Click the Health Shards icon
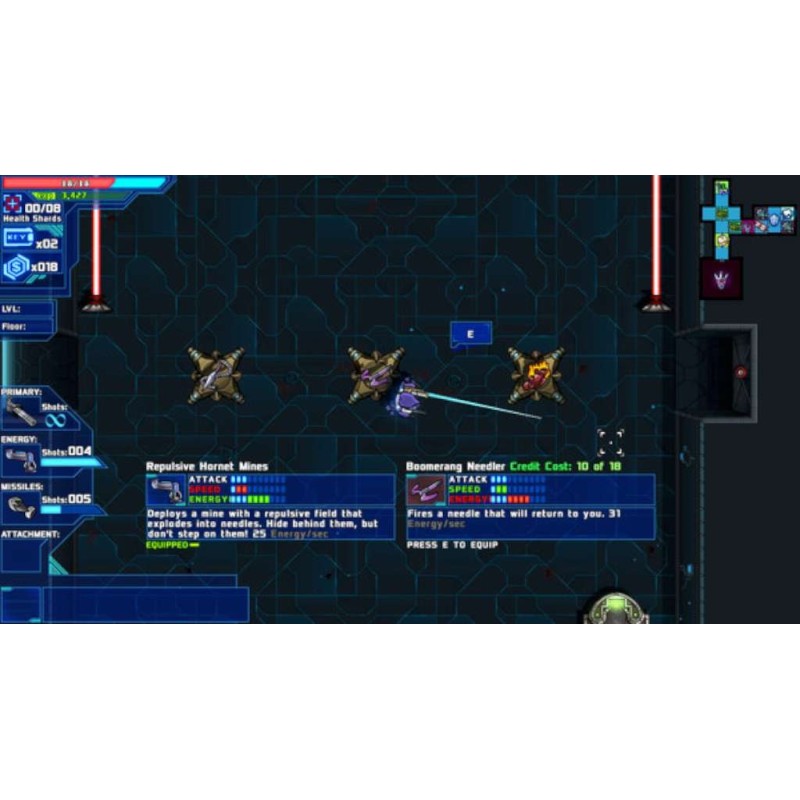 click(14, 207)
